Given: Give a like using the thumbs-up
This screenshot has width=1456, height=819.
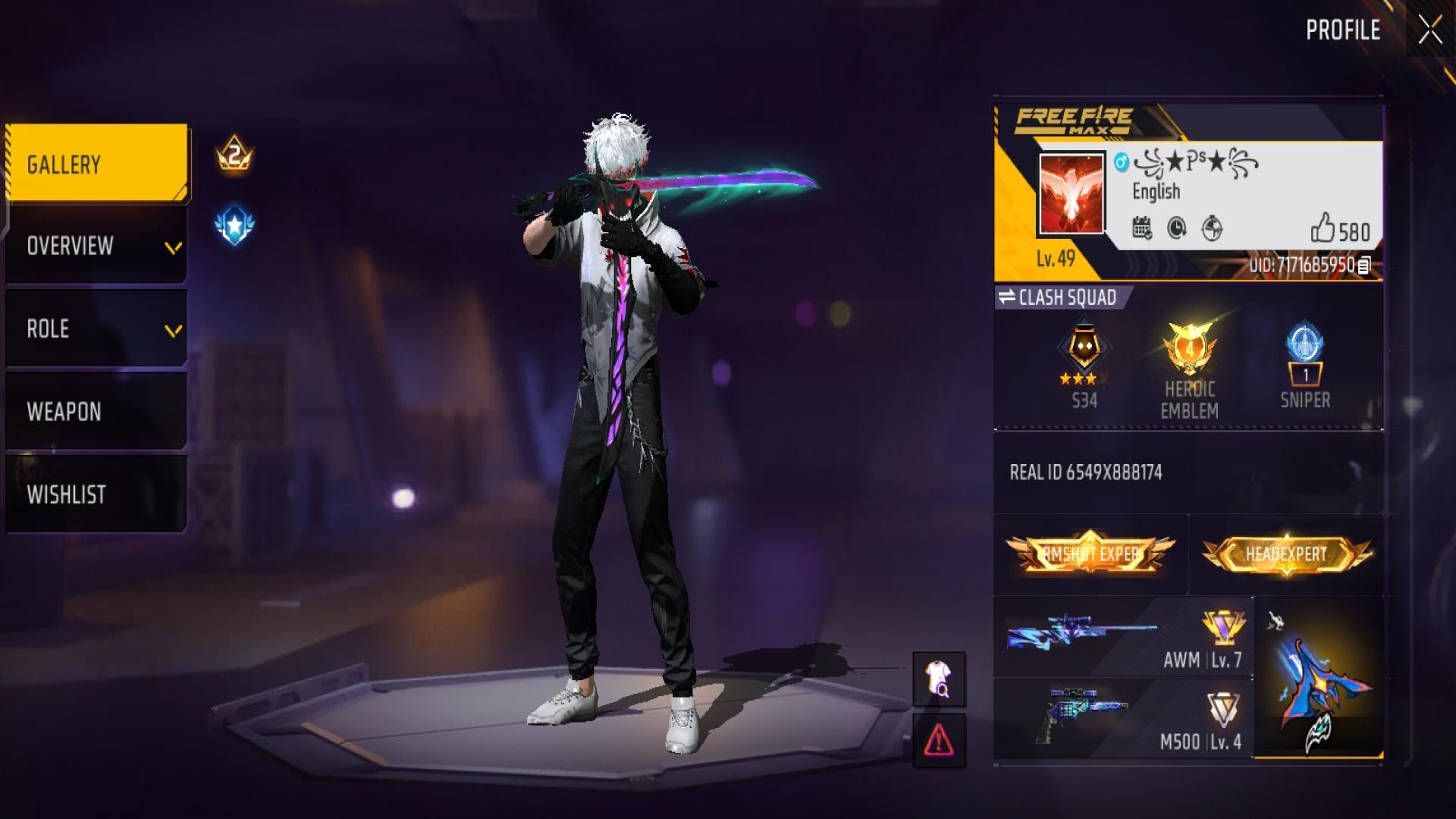Looking at the screenshot, I should tap(1323, 227).
